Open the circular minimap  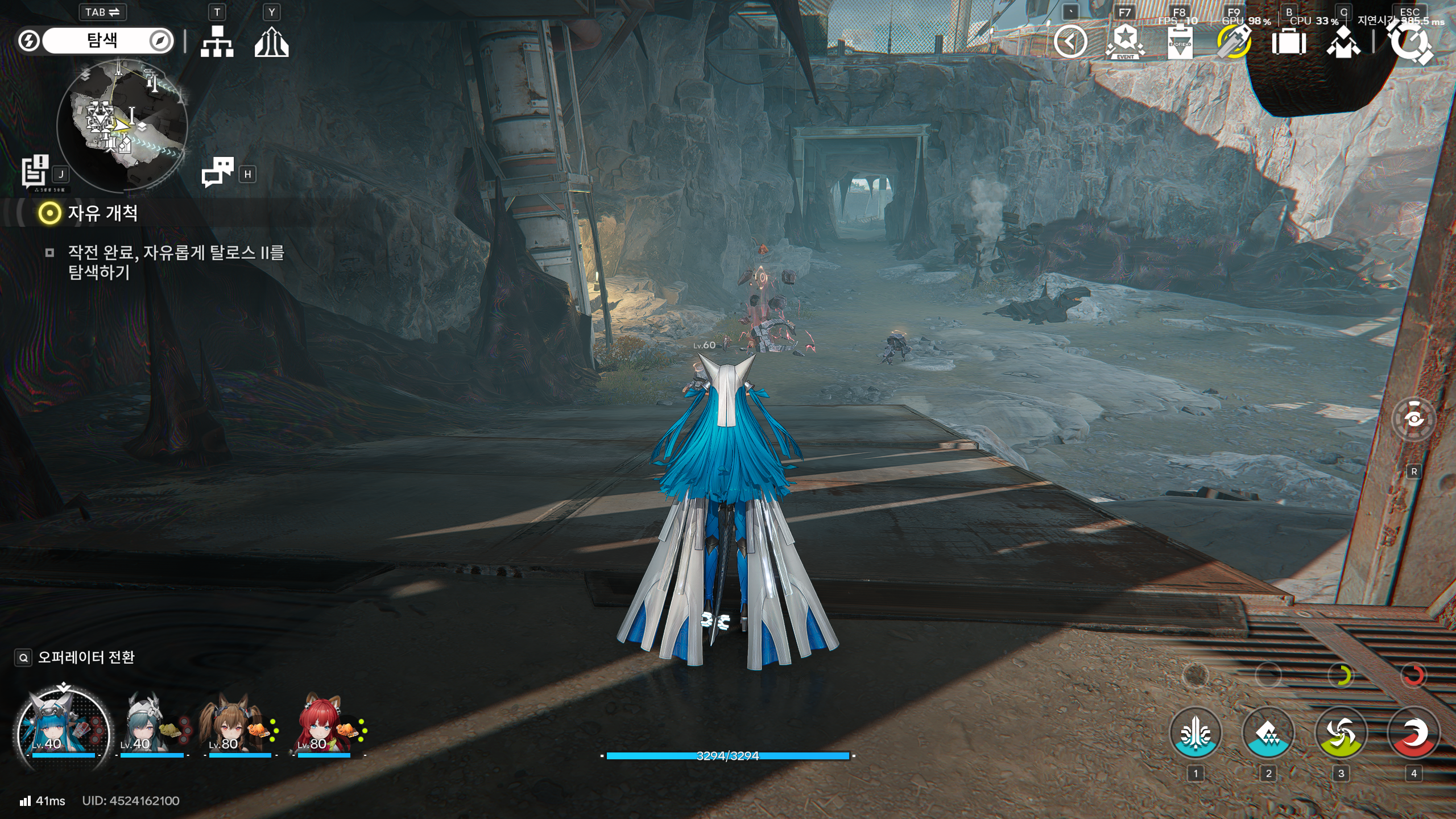(122, 125)
